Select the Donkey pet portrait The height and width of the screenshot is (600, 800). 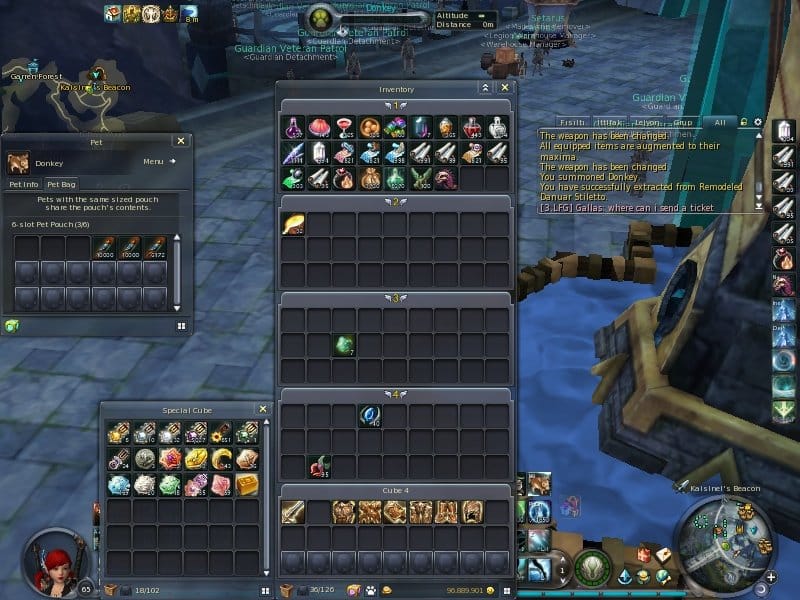(x=18, y=162)
